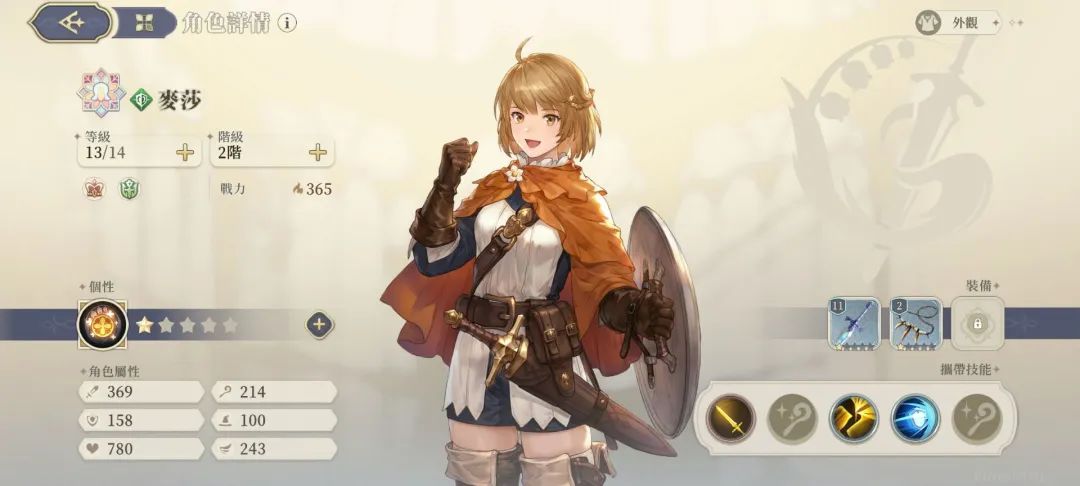Screen dimensions: 1080x486
Task: Tap the plus to raise 等級 level
Action: click(185, 152)
